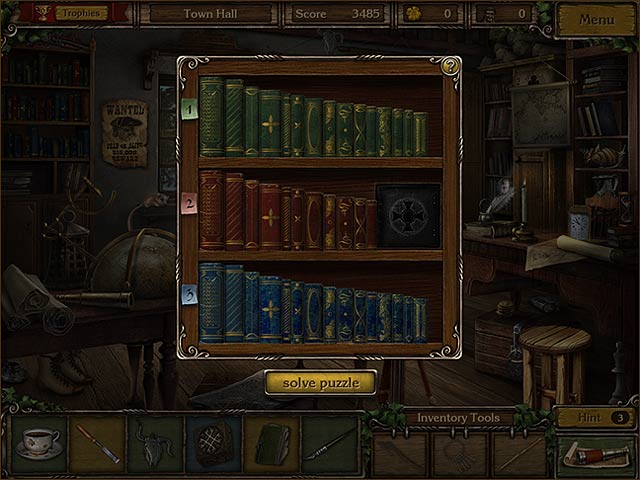Click the solve puzzle button
The height and width of the screenshot is (480, 640).
pyautogui.click(x=320, y=382)
